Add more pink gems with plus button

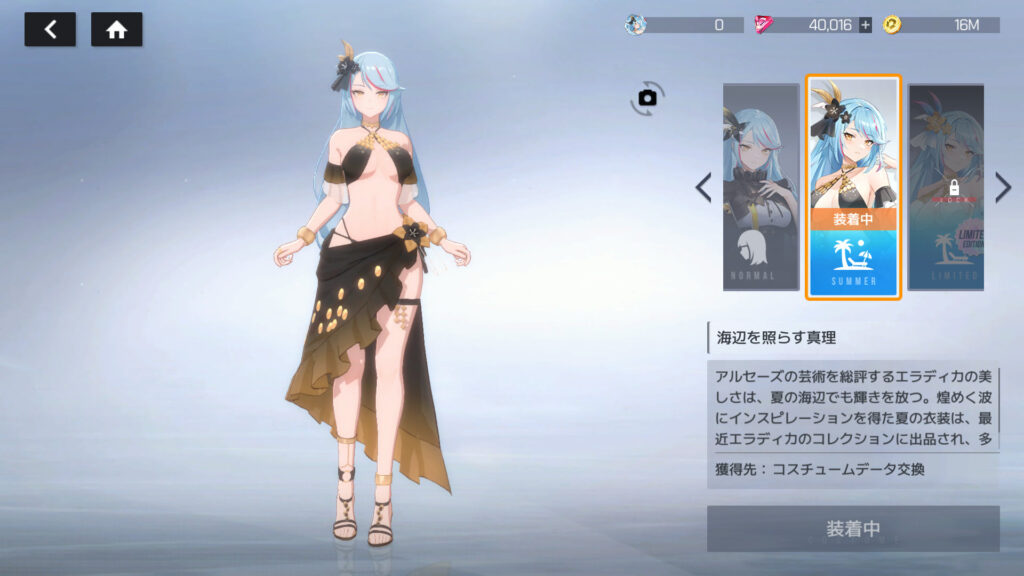tap(865, 25)
